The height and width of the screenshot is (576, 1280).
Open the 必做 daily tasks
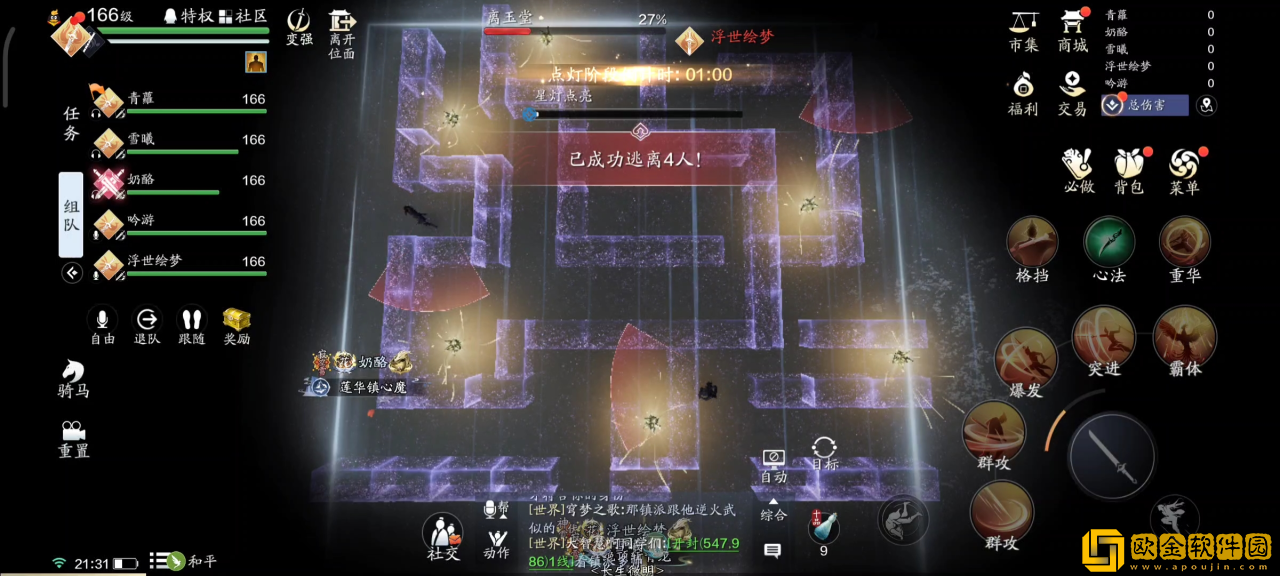[1078, 170]
